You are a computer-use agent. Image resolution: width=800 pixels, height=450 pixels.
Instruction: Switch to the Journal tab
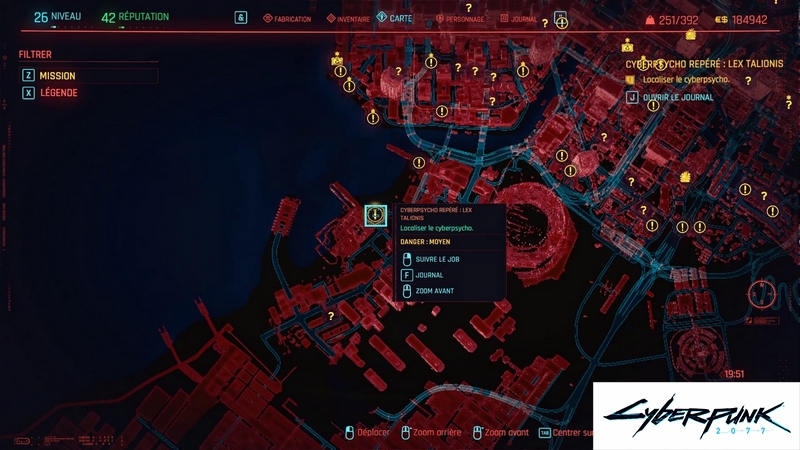(x=521, y=19)
